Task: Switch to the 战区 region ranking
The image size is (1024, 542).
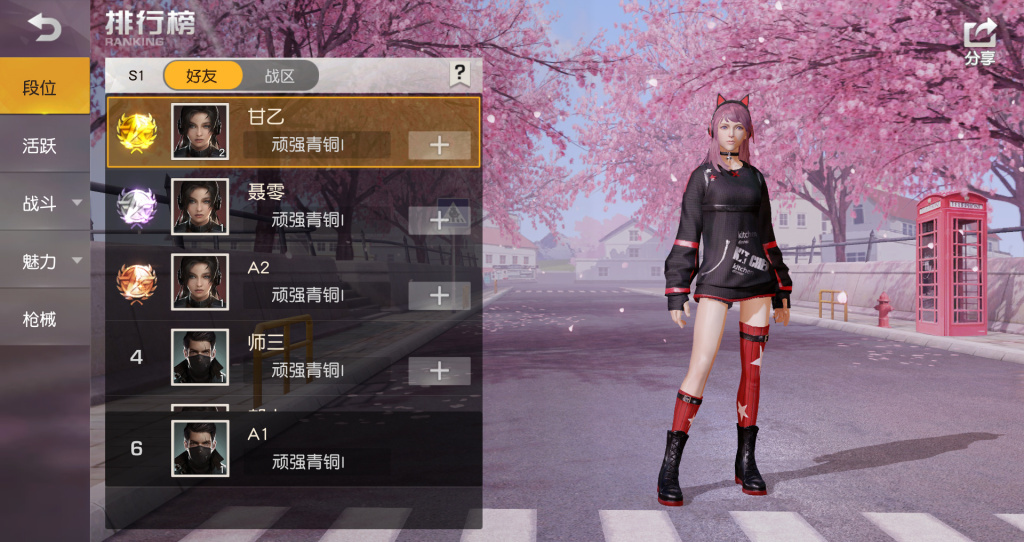Action: pyautogui.click(x=280, y=76)
